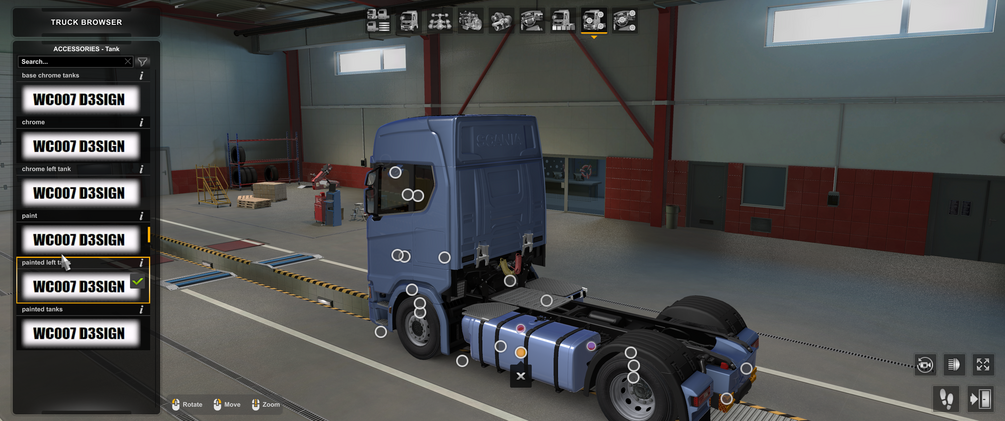This screenshot has width=1005, height=421.
Task: Select the paint tank option
Action: [79, 240]
